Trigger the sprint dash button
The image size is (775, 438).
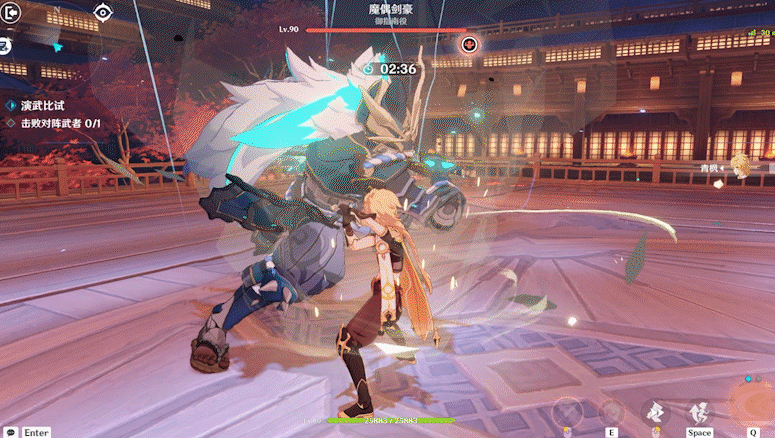tap(655, 412)
